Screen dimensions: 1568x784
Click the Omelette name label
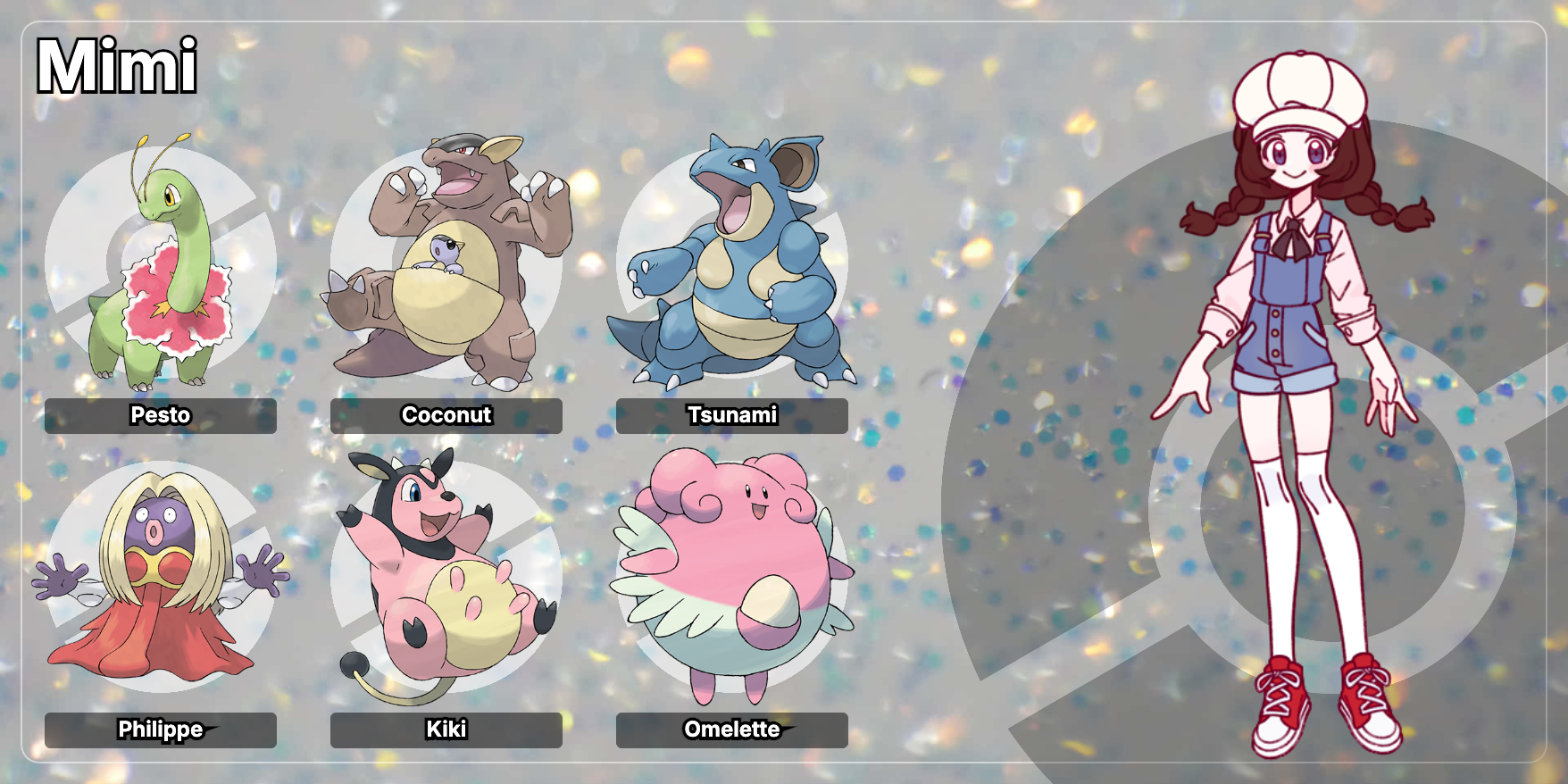[732, 730]
